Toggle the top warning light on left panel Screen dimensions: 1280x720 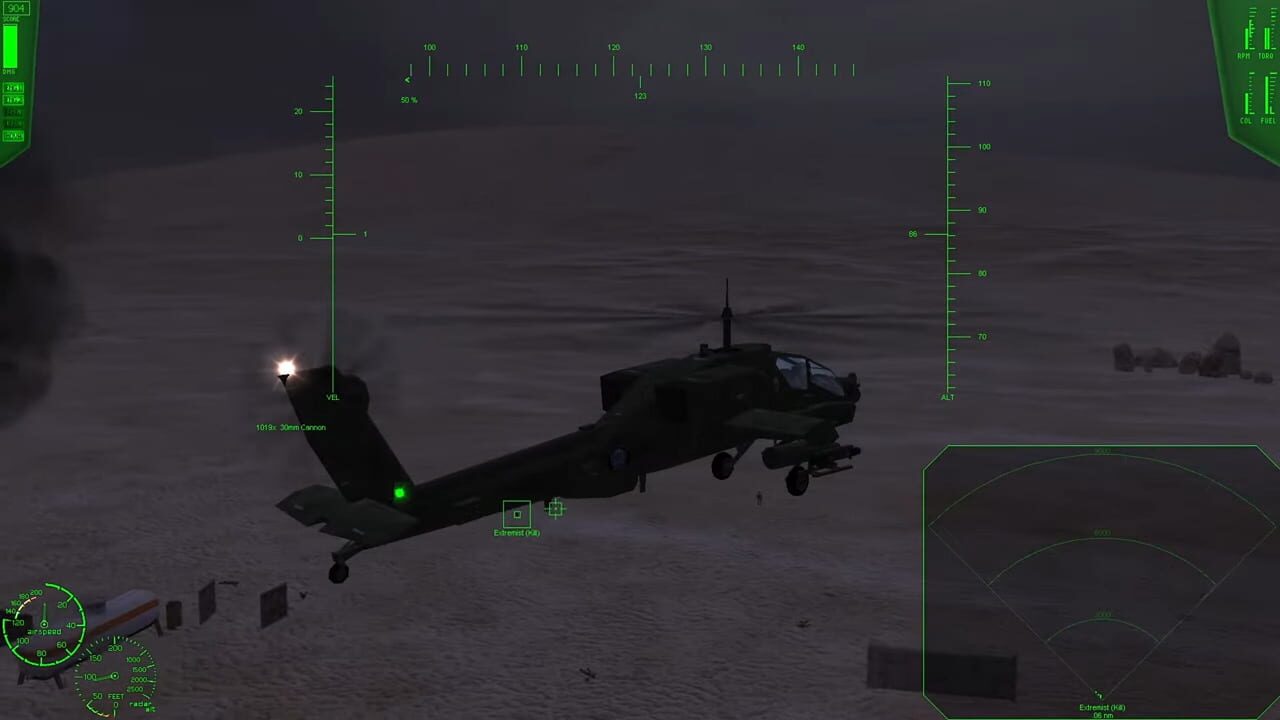[x=13, y=88]
